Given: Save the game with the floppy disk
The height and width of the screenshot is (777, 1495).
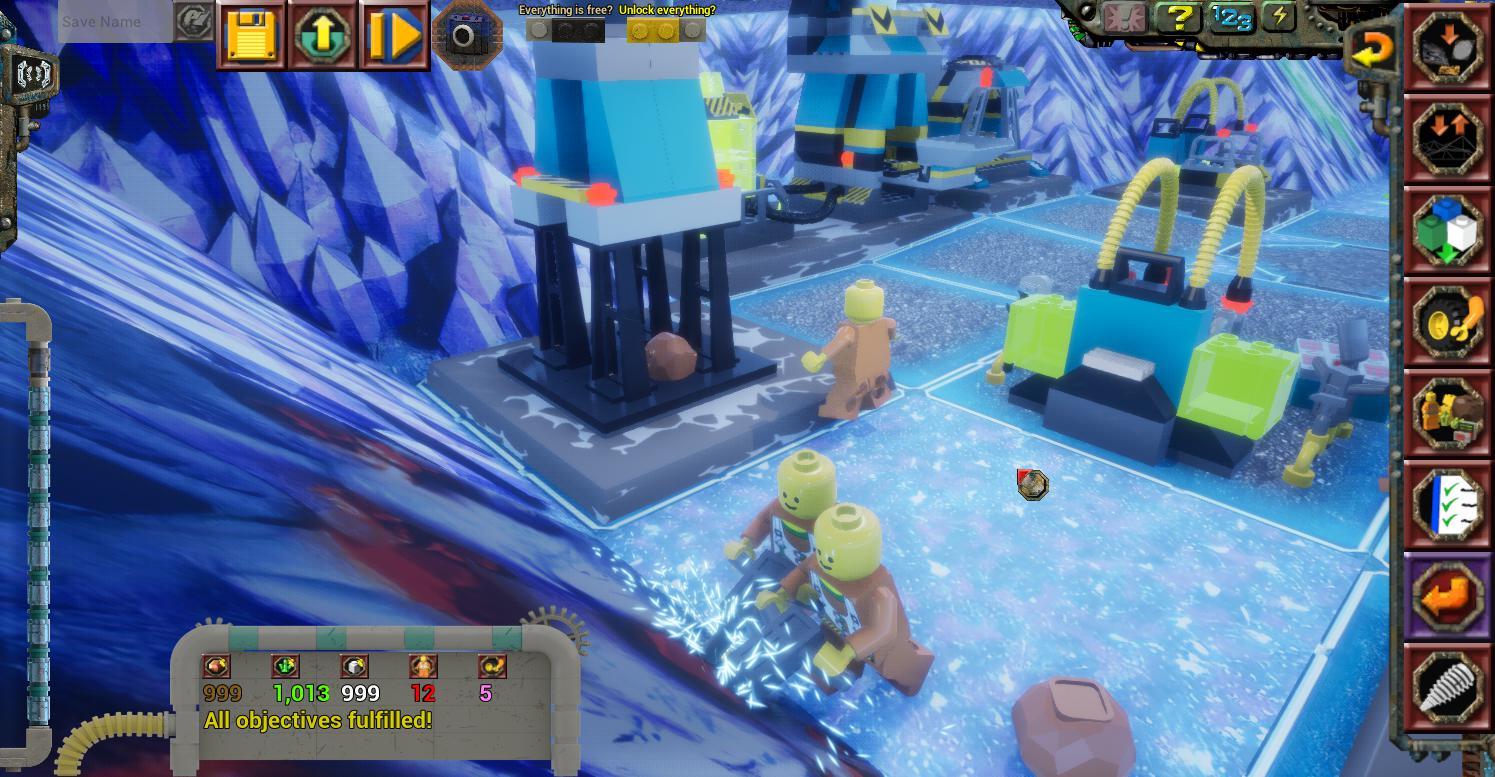Looking at the screenshot, I should point(250,36).
